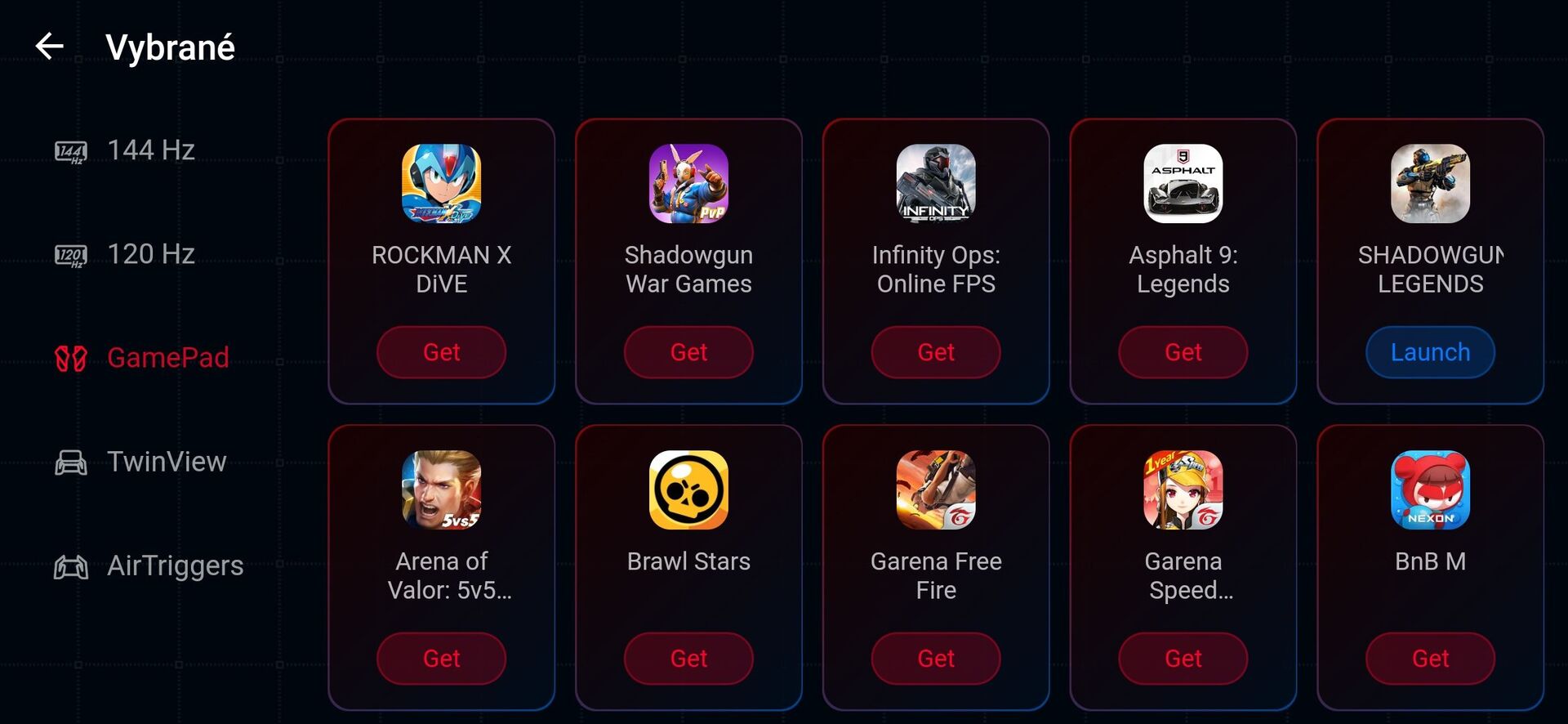Get Garena Free Fire
1568x724 pixels.
[936, 659]
